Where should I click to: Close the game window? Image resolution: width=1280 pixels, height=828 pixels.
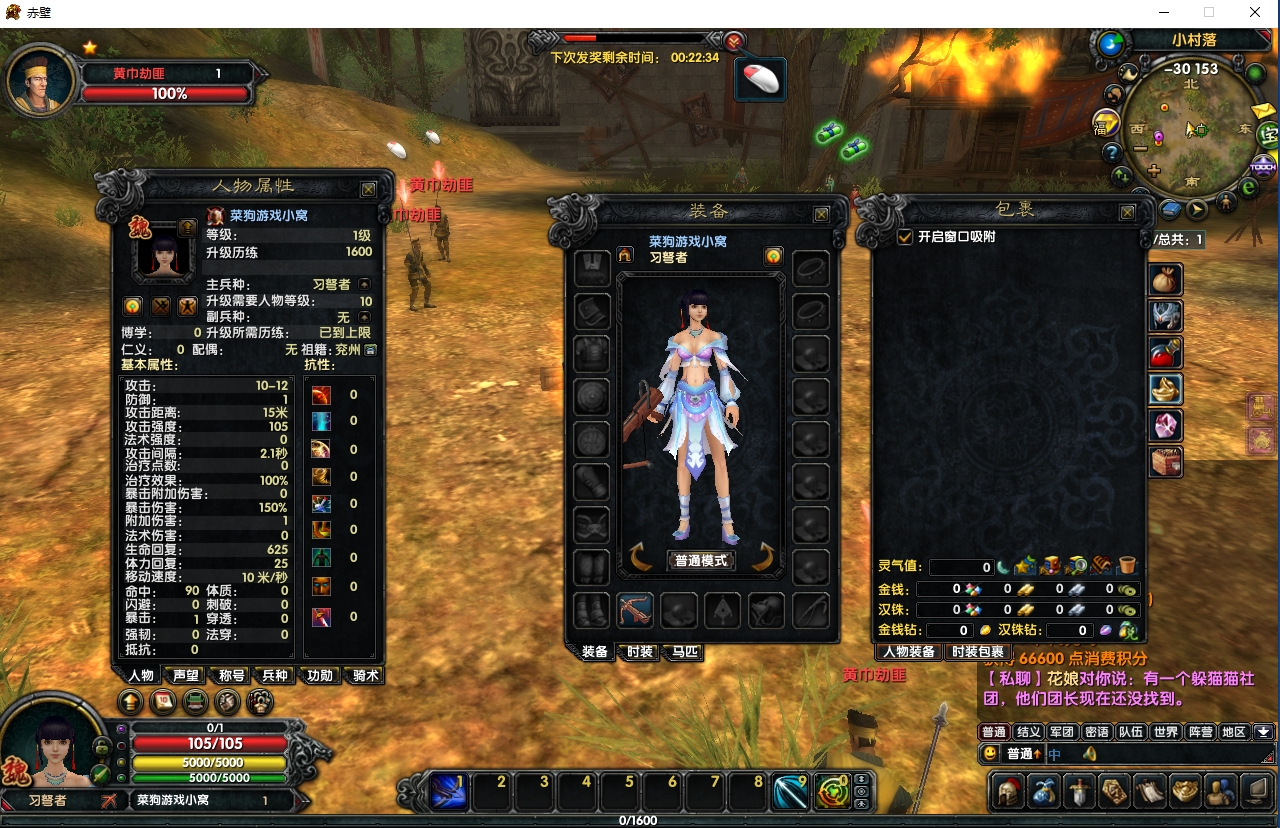(1255, 13)
